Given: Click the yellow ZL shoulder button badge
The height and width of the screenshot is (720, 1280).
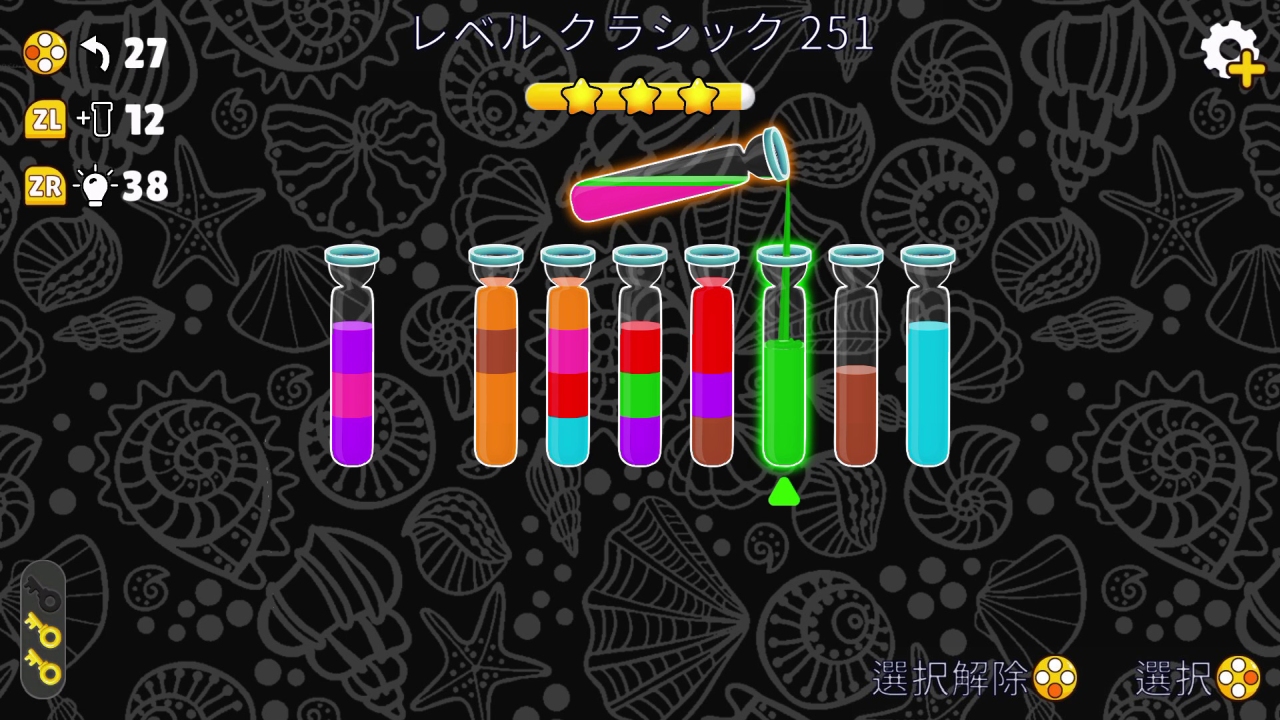Looking at the screenshot, I should tap(44, 118).
